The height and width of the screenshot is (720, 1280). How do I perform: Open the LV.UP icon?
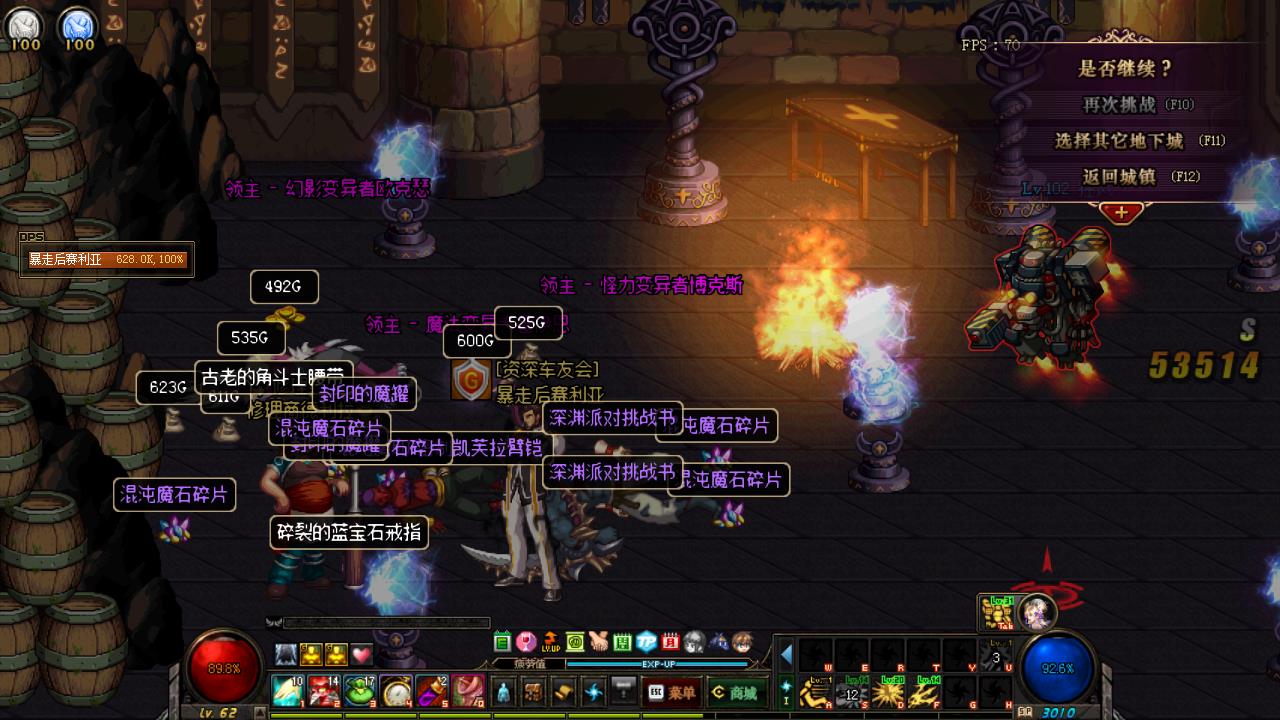[550, 641]
